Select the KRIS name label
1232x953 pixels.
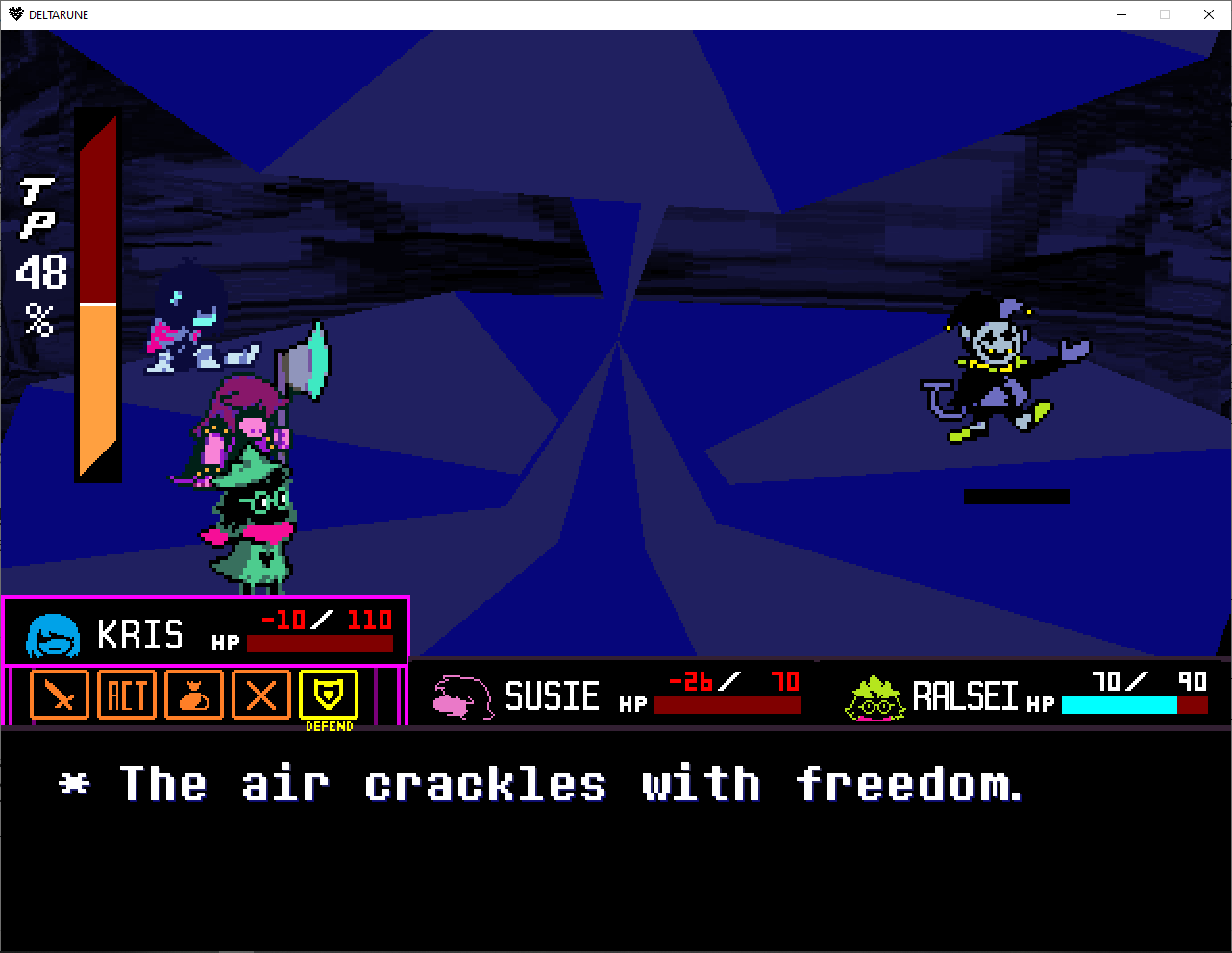142,634
